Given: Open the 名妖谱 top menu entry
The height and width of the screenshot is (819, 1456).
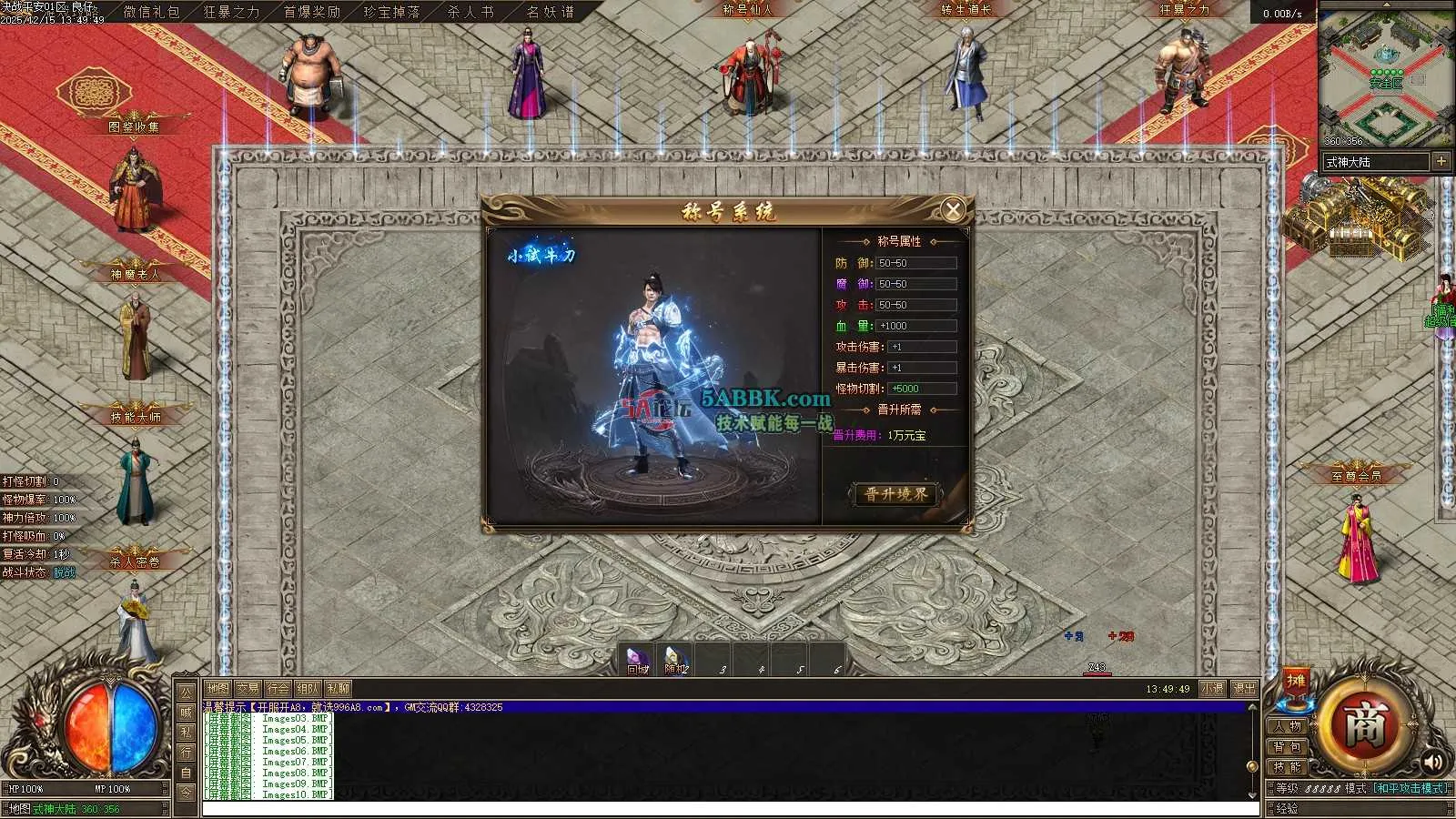Looking at the screenshot, I should [x=551, y=12].
